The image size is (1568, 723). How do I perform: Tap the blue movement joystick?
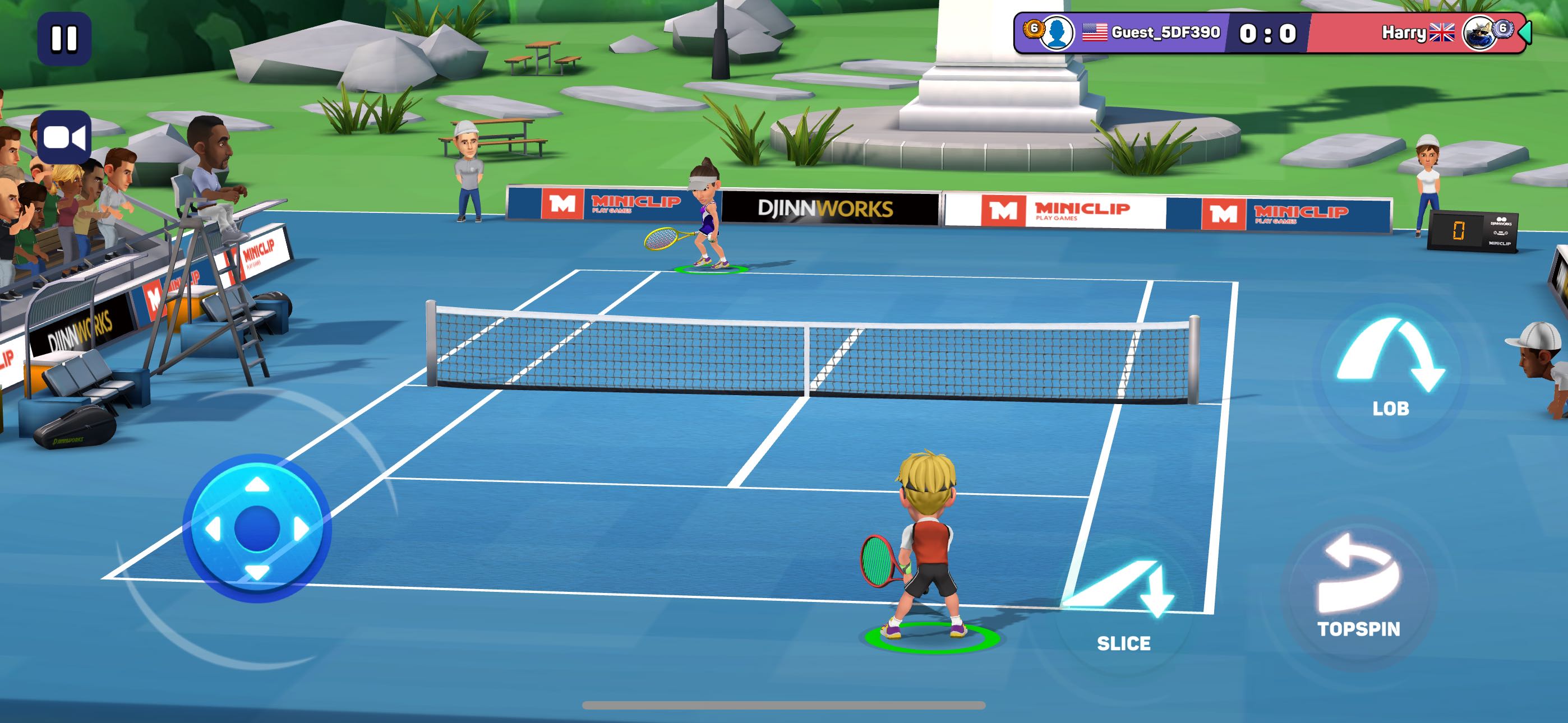pyautogui.click(x=257, y=529)
